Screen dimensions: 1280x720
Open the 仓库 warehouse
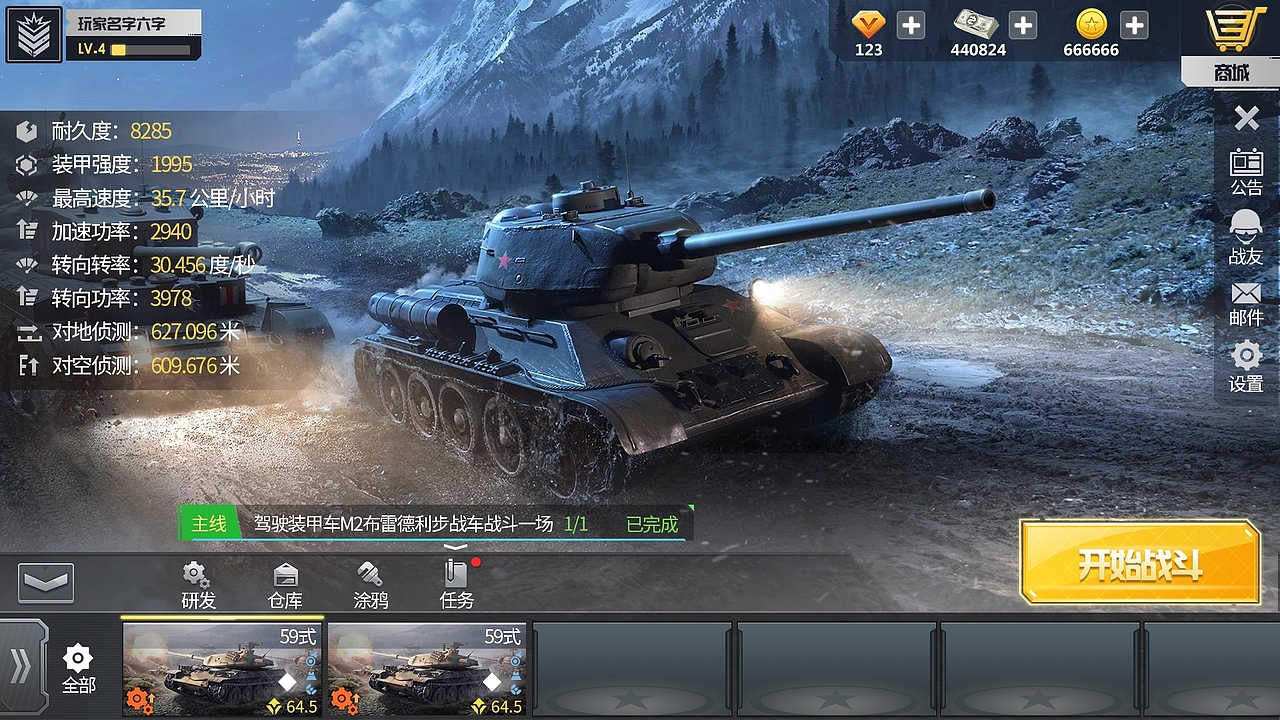click(x=285, y=586)
